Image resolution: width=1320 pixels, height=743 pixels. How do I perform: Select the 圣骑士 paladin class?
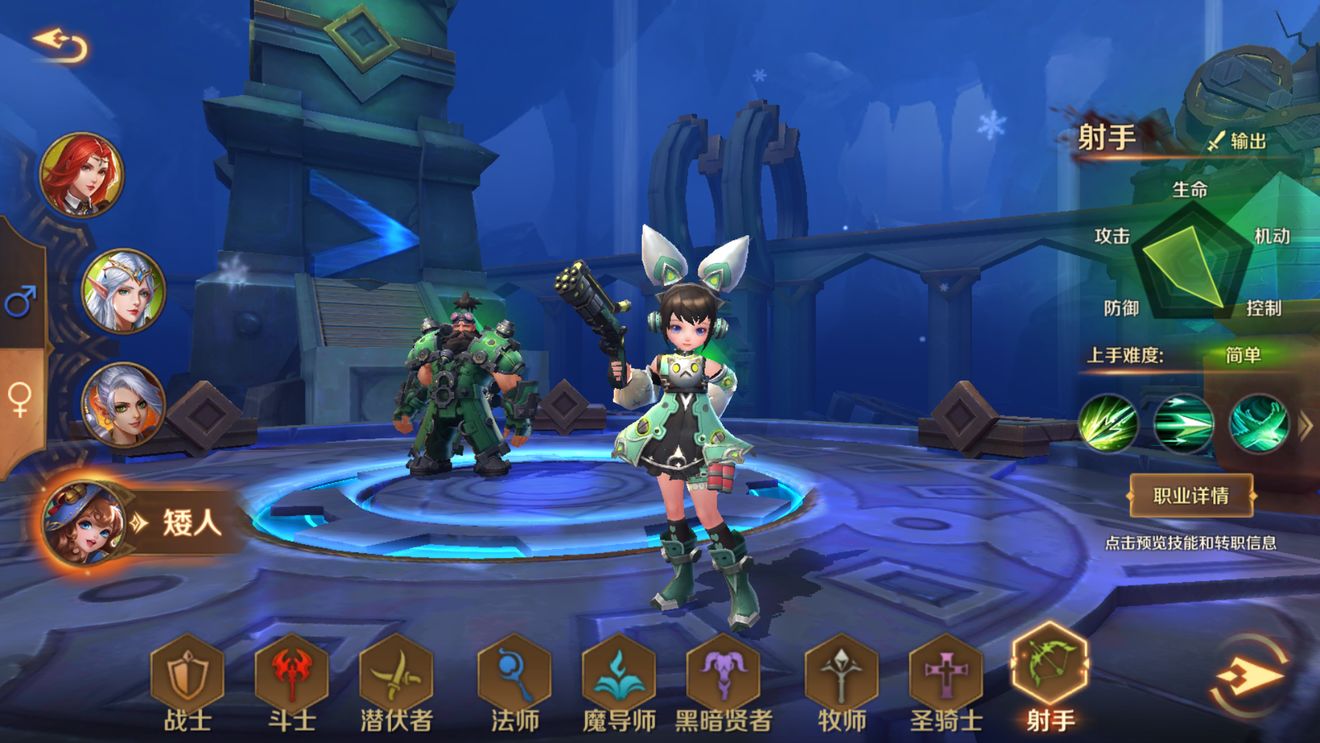pyautogui.click(x=946, y=672)
